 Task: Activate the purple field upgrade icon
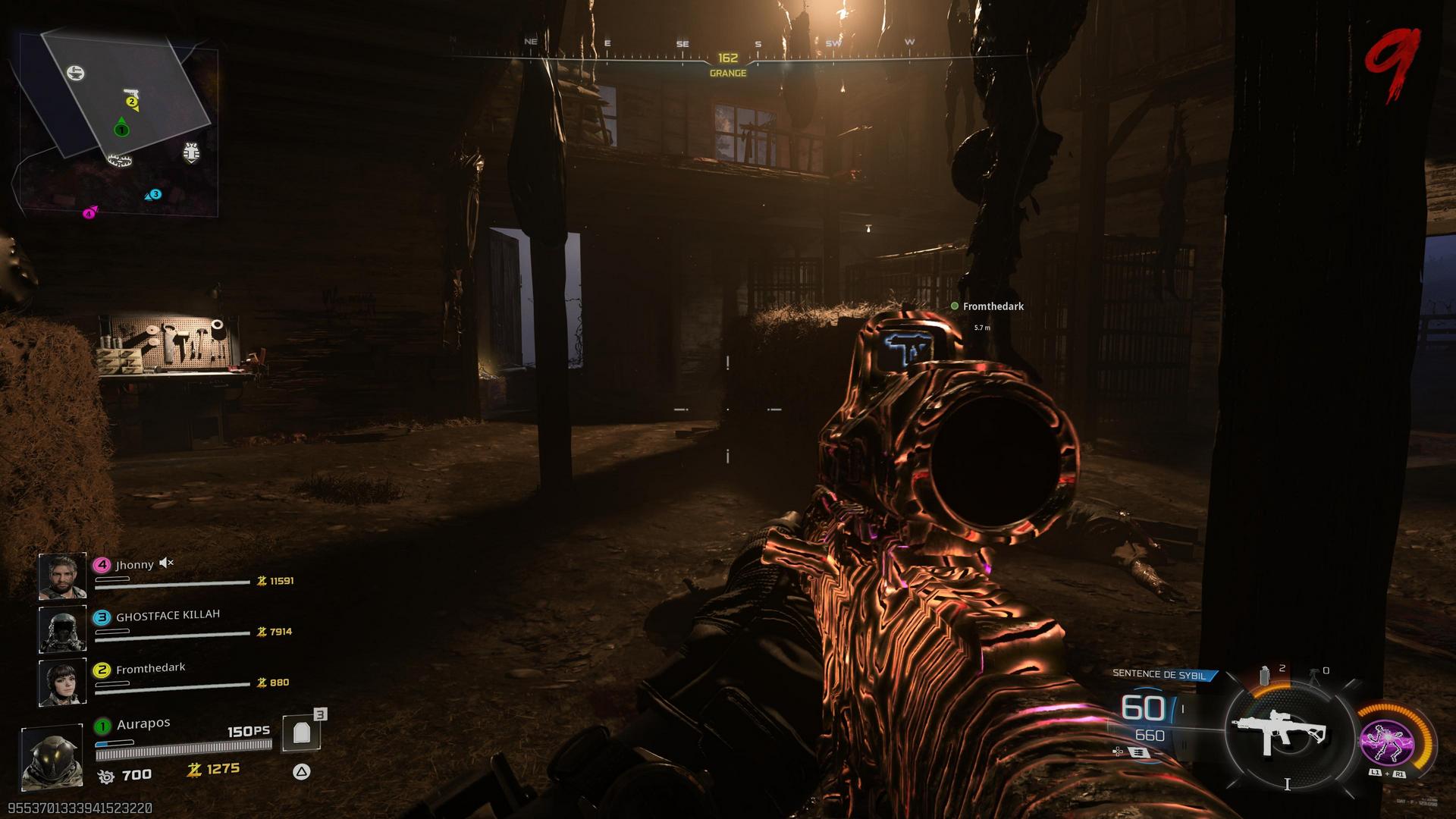coord(1385,742)
